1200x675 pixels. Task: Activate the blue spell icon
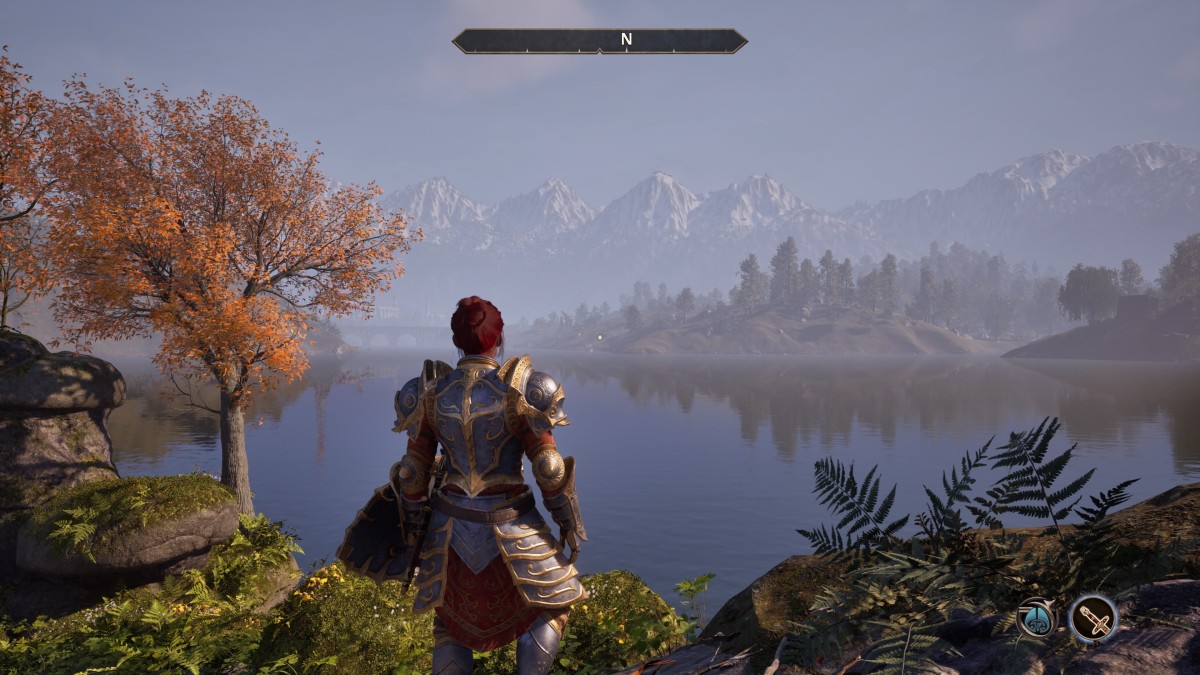pyautogui.click(x=1037, y=618)
